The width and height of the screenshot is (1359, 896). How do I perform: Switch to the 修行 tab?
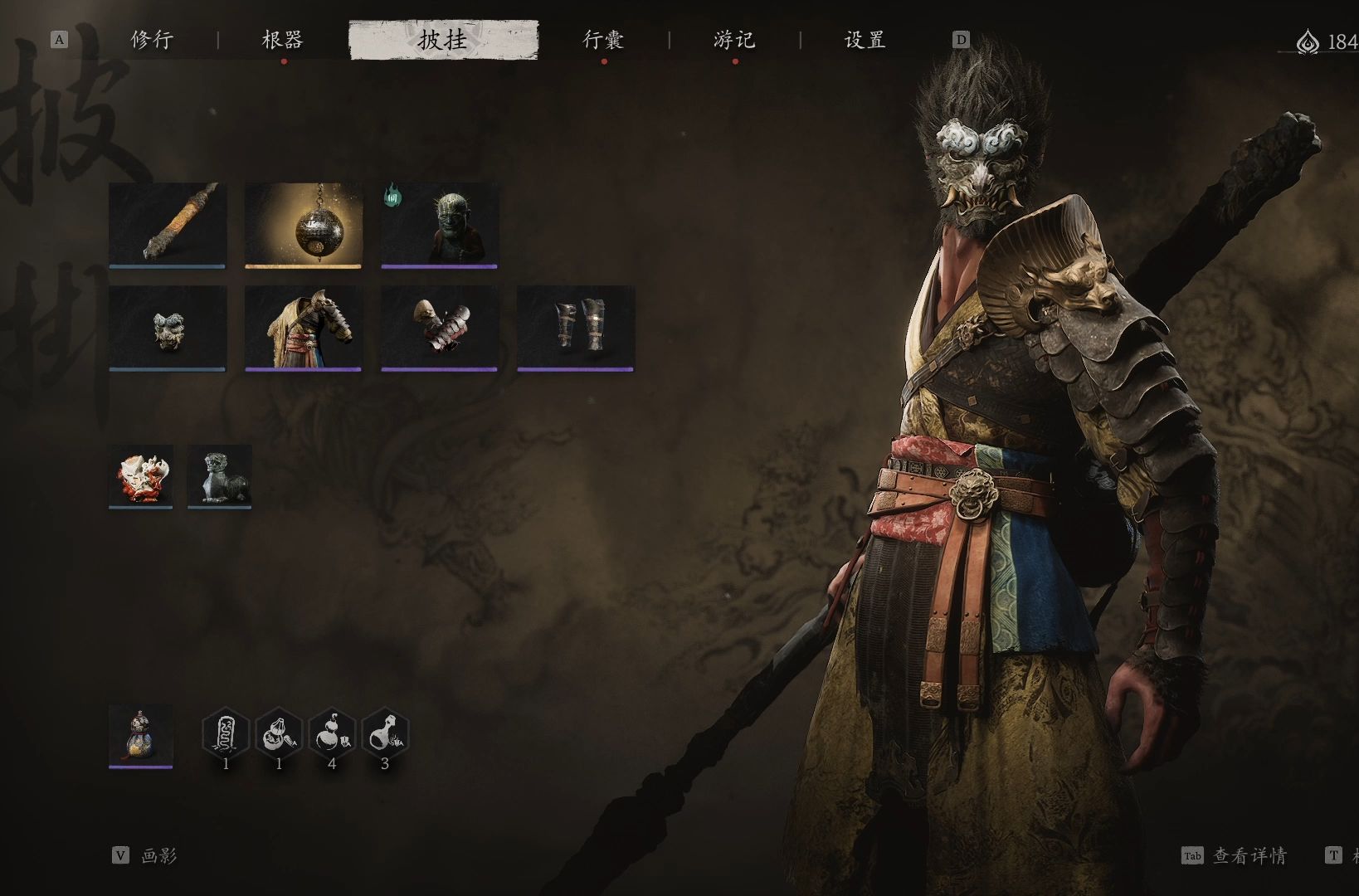click(x=152, y=40)
